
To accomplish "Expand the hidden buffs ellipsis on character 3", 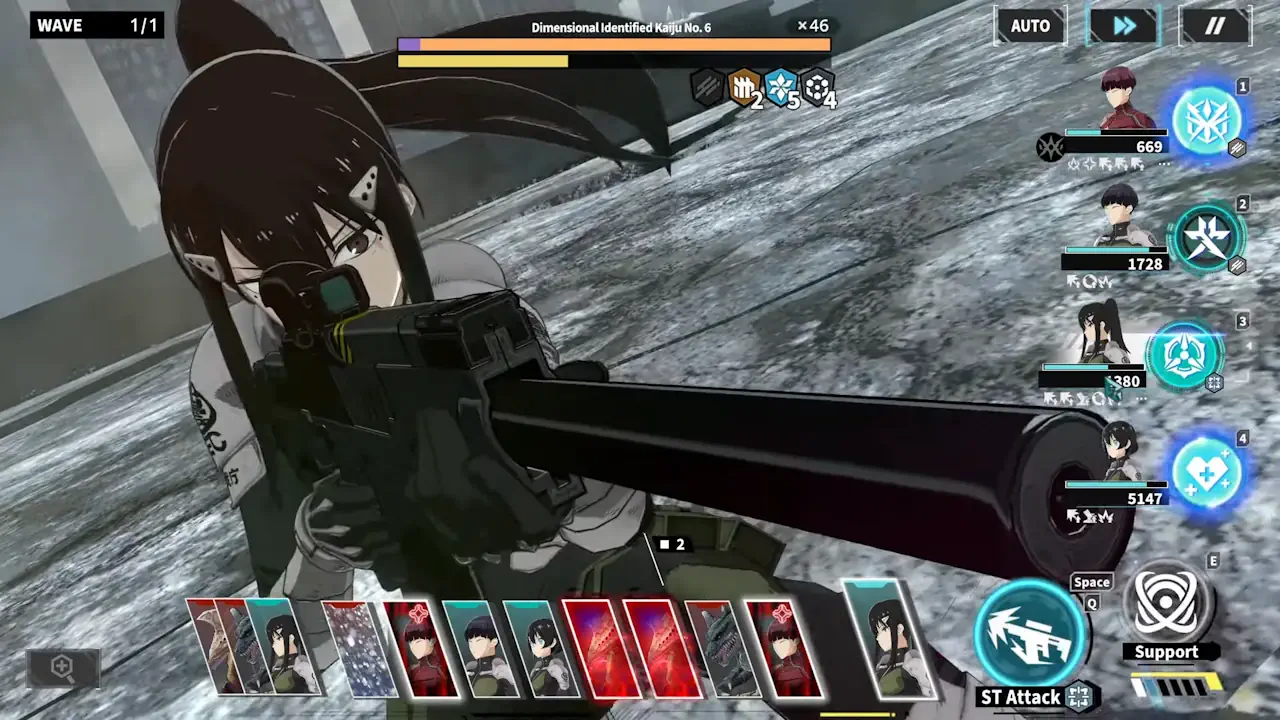I will [x=1140, y=397].
